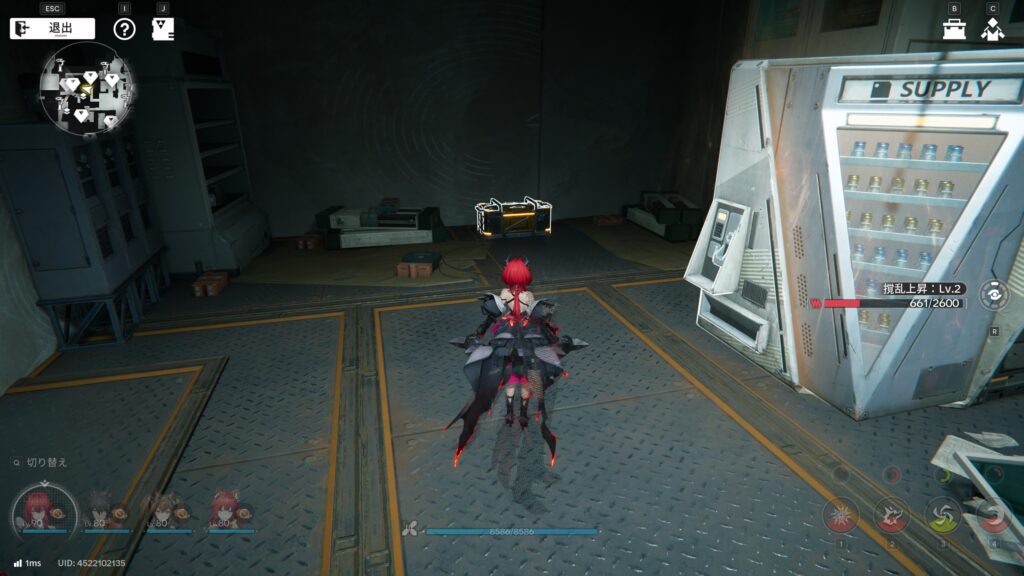Activate the fourth red skill icon
Viewport: 1024px width, 576px height.
(993, 515)
